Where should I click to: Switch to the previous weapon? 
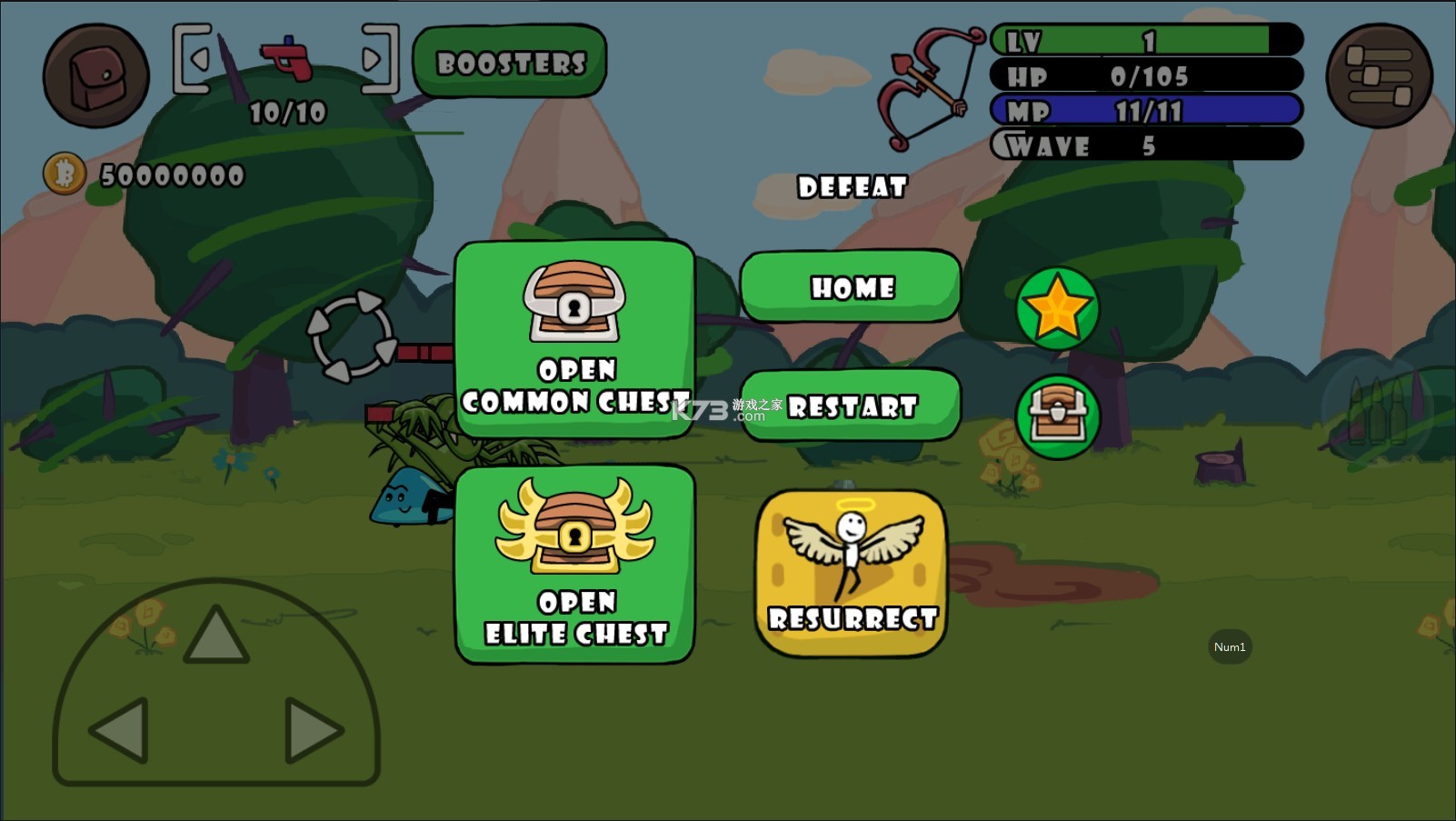pos(194,59)
